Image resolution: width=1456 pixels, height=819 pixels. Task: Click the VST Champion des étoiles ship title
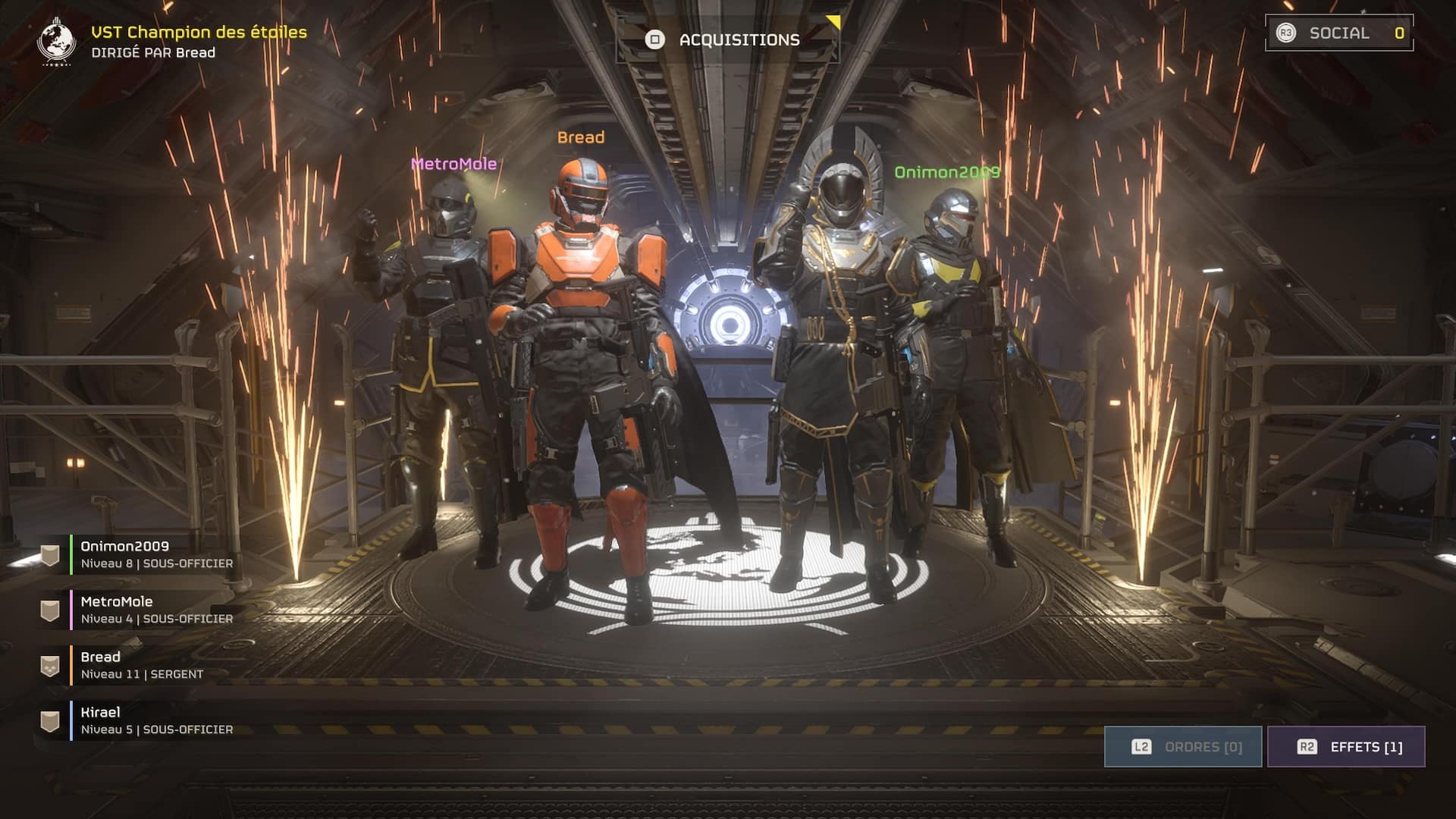pos(199,32)
